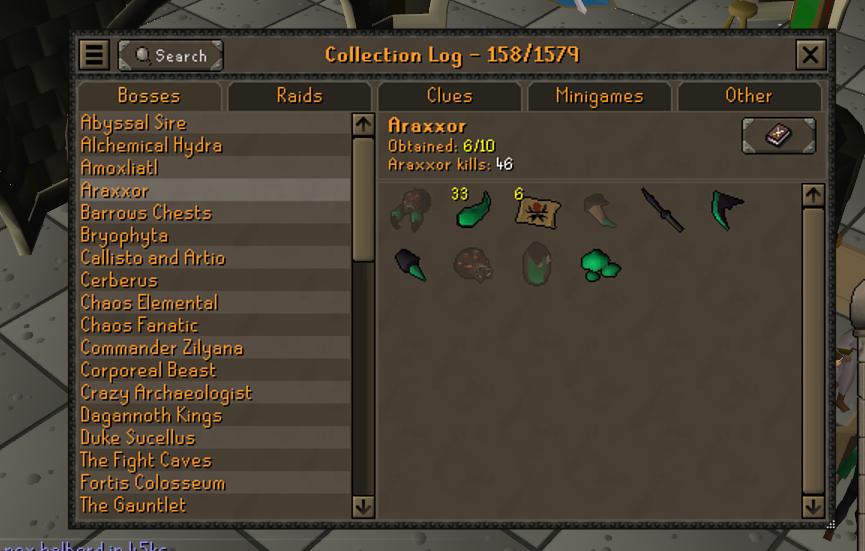Open The Gauntlet log entry
The height and width of the screenshot is (551, 865).
coord(133,505)
